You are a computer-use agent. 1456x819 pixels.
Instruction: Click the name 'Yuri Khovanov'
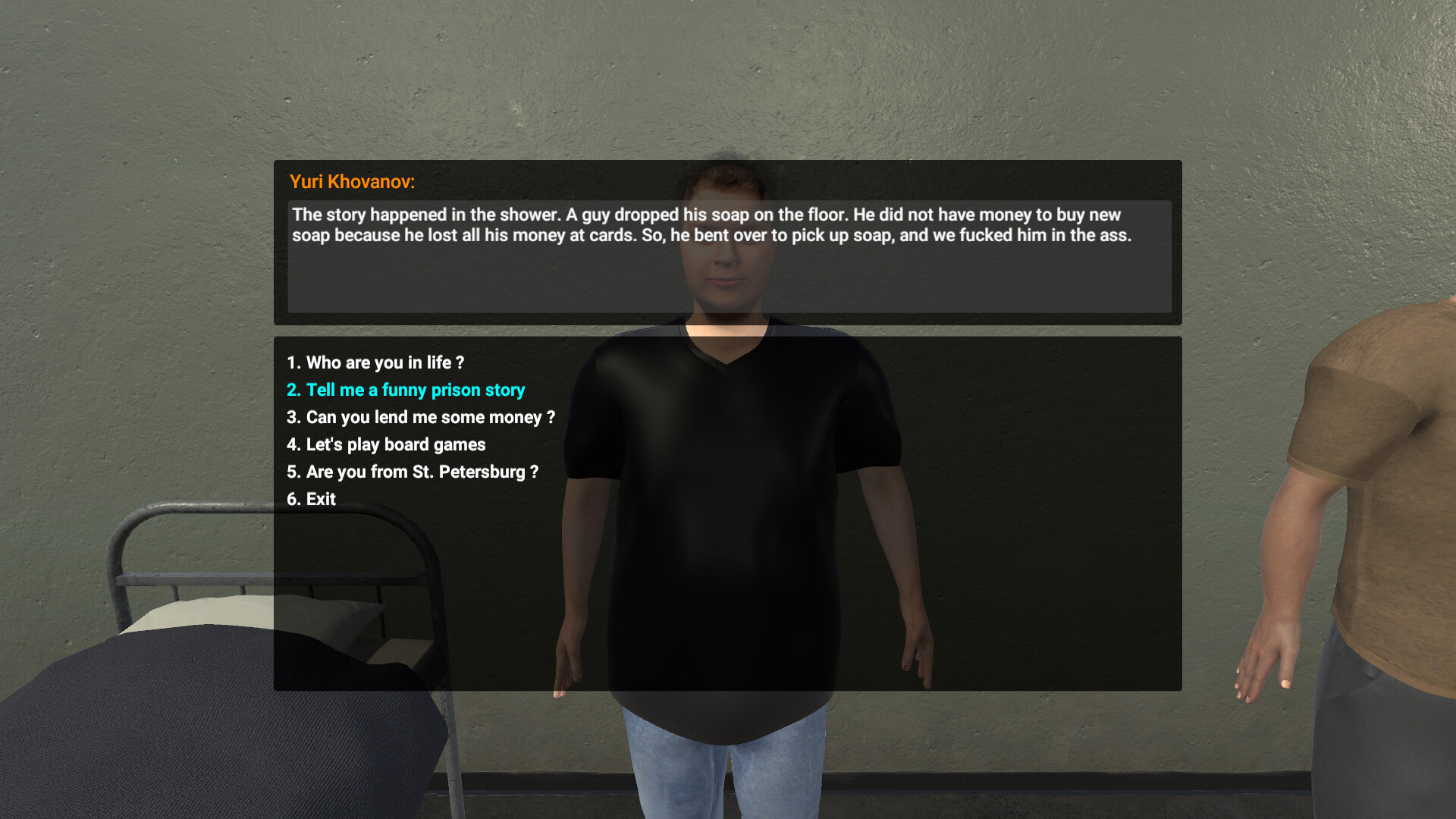(x=350, y=182)
